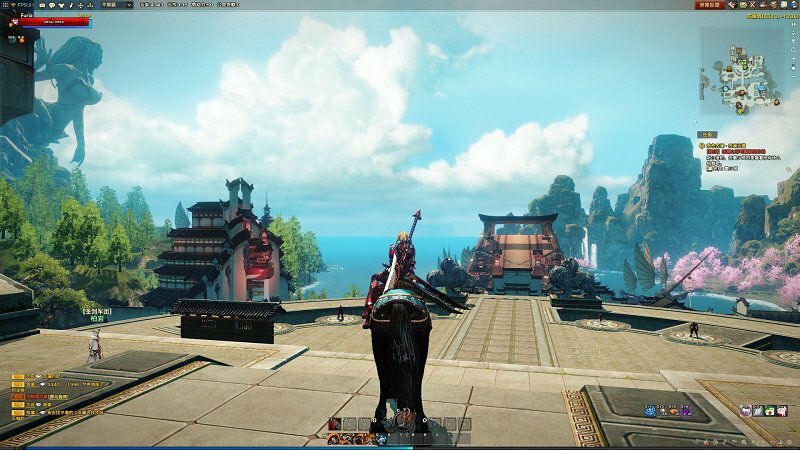Open the chat bubble icon in top bar
The width and height of the screenshot is (800, 450).
54,4
